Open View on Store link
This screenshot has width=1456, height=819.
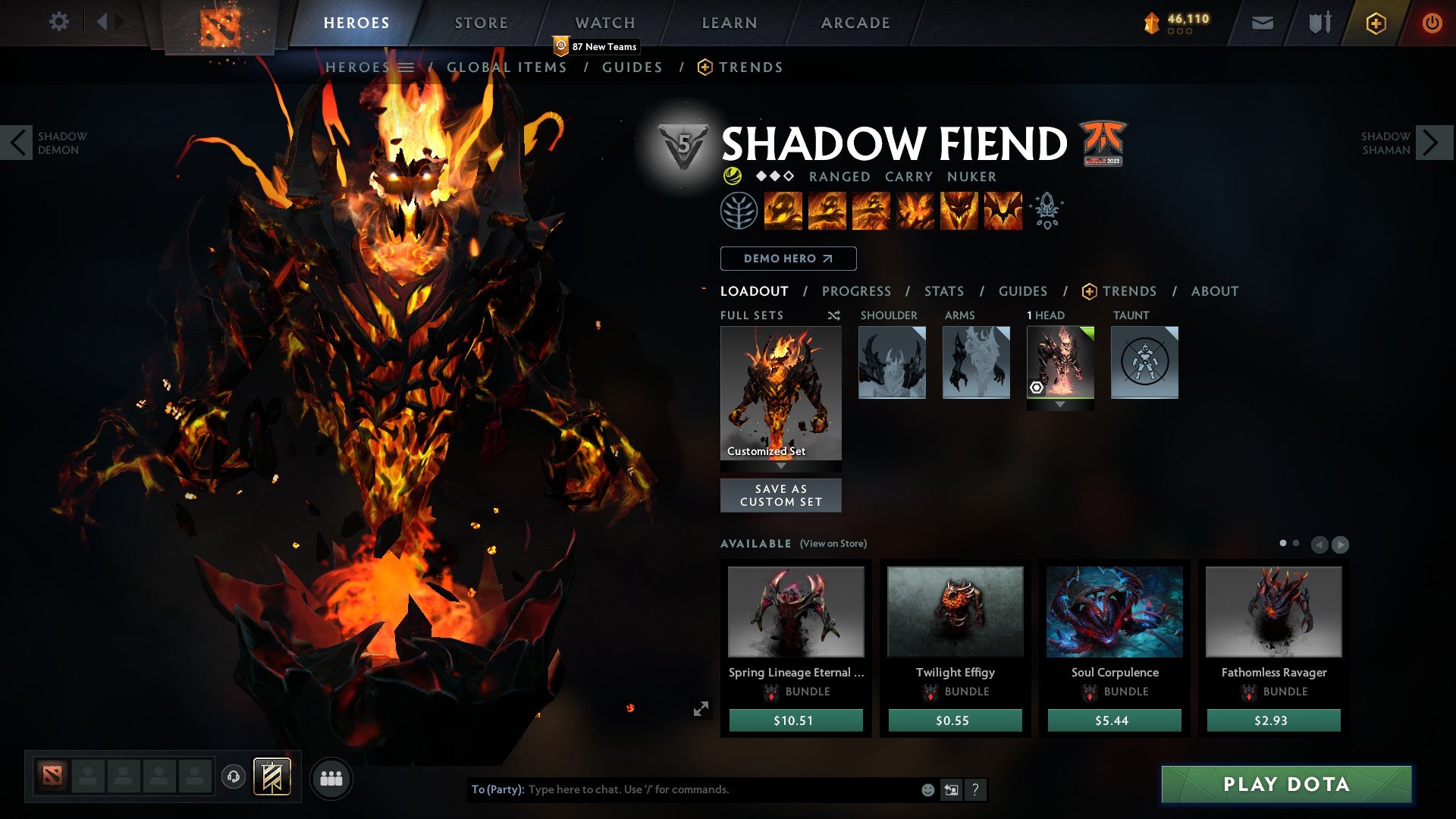[x=832, y=544]
